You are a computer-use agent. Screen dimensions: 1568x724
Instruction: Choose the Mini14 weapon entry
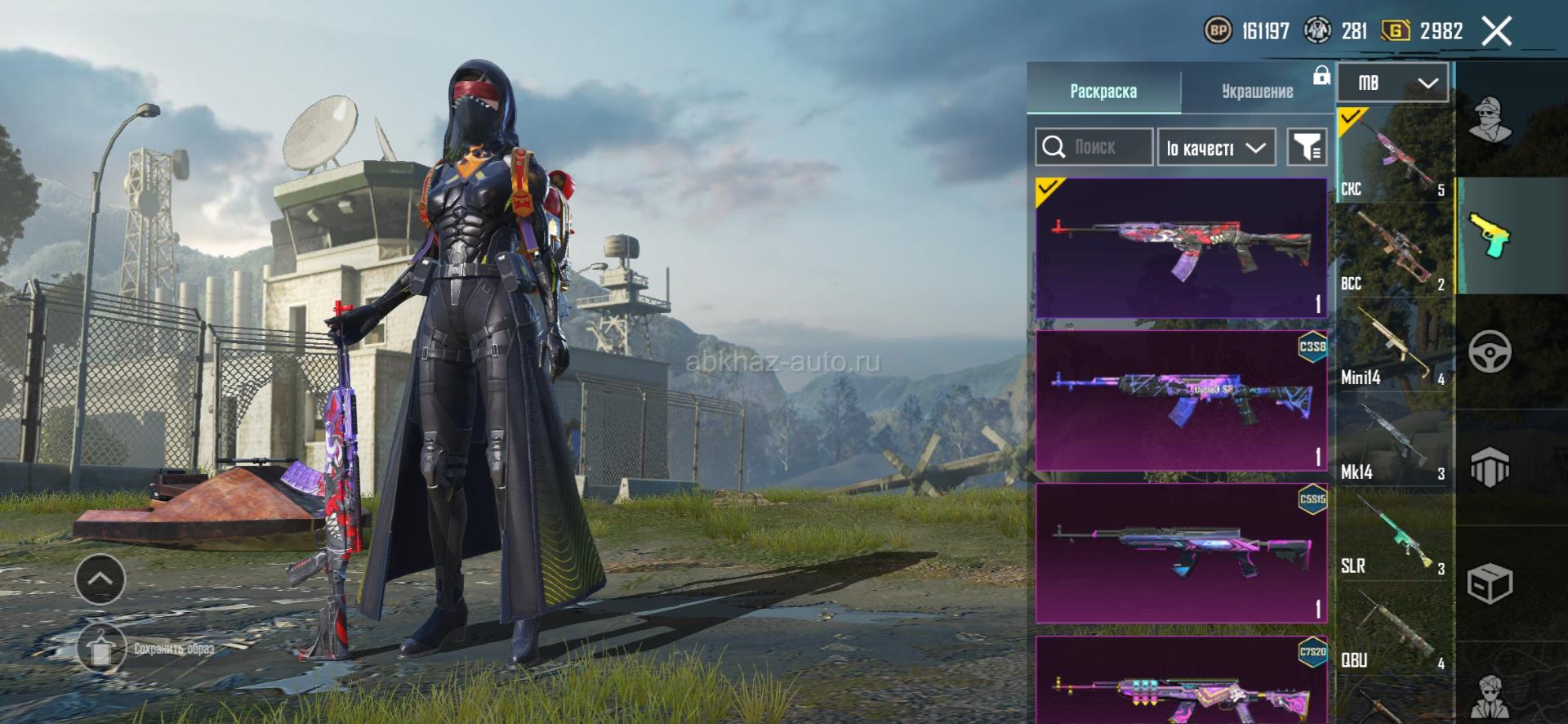click(1393, 345)
